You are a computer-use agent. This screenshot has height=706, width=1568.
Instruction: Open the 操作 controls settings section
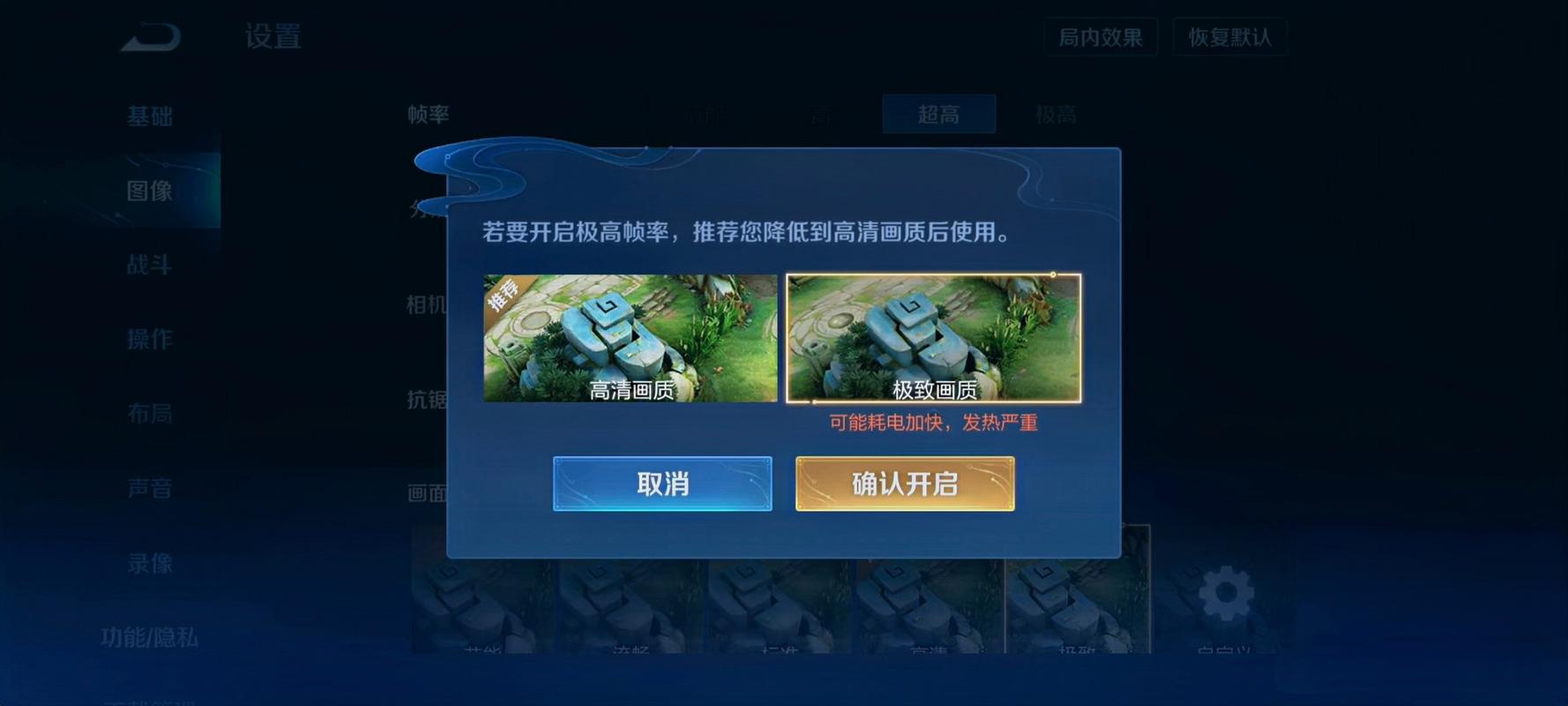click(x=152, y=339)
